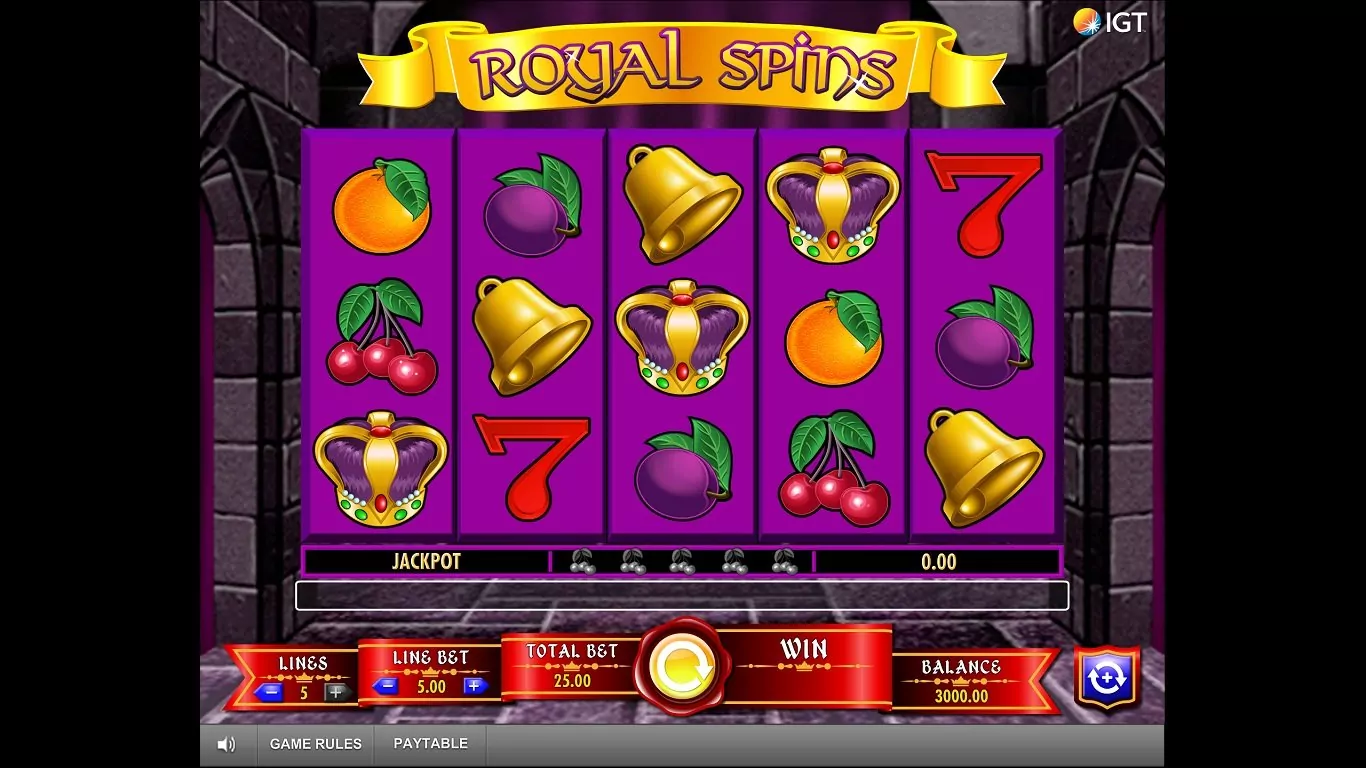
Task: Toggle the sound speaker icon
Action: tap(227, 744)
